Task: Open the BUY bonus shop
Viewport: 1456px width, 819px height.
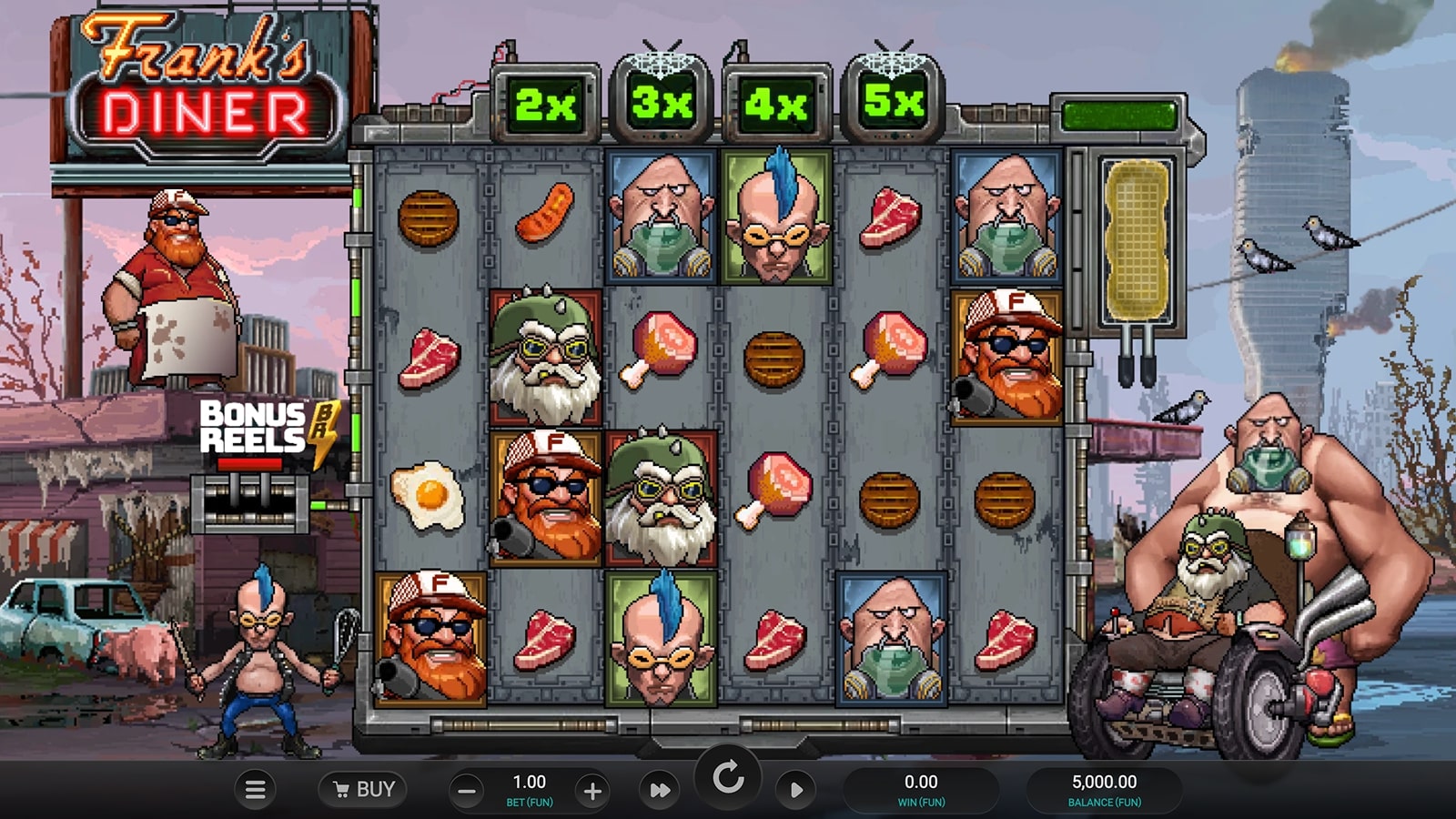Action: coord(363,789)
